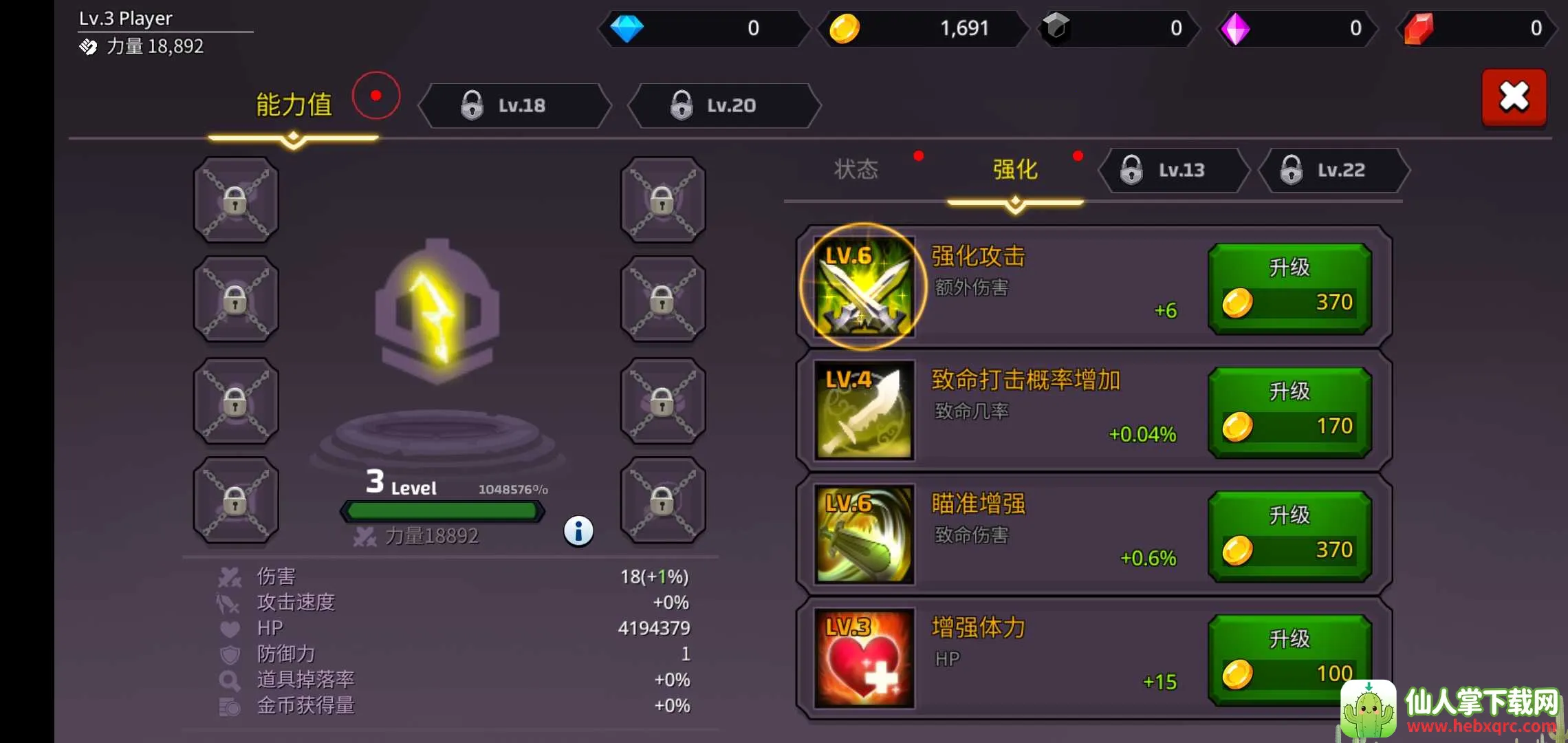Screen dimensions: 1568x743
Task: Select the locked Lv.18 tab
Action: click(x=514, y=105)
